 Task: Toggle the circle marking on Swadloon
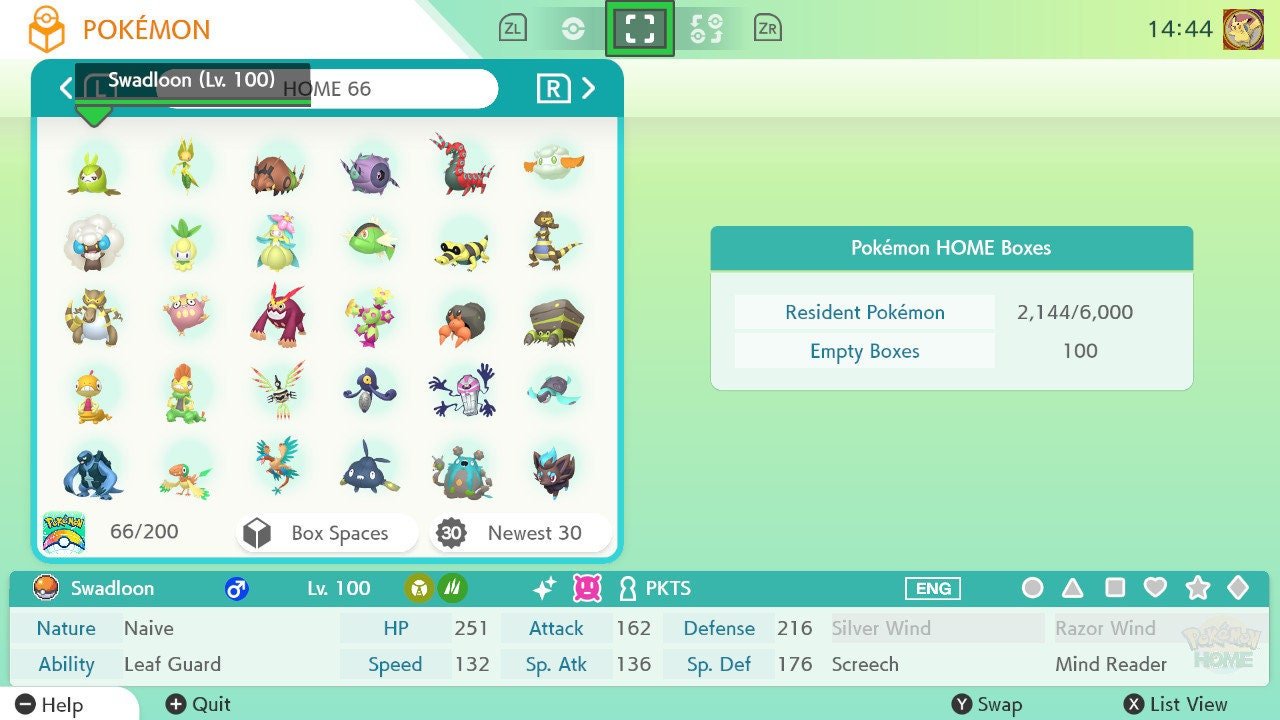[1032, 588]
